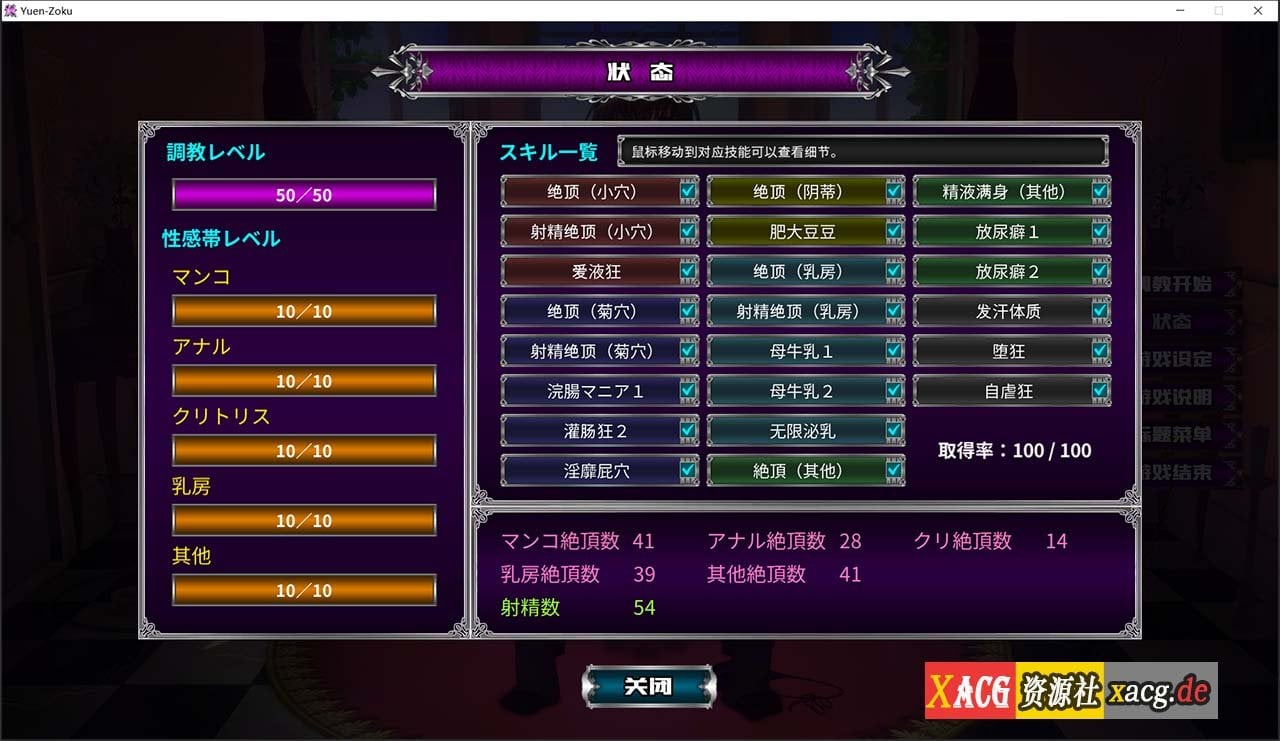Screen dimensions: 1280x741
Task: Uncheck the 射精绝顶（菊穴） checkbox
Action: click(x=688, y=351)
